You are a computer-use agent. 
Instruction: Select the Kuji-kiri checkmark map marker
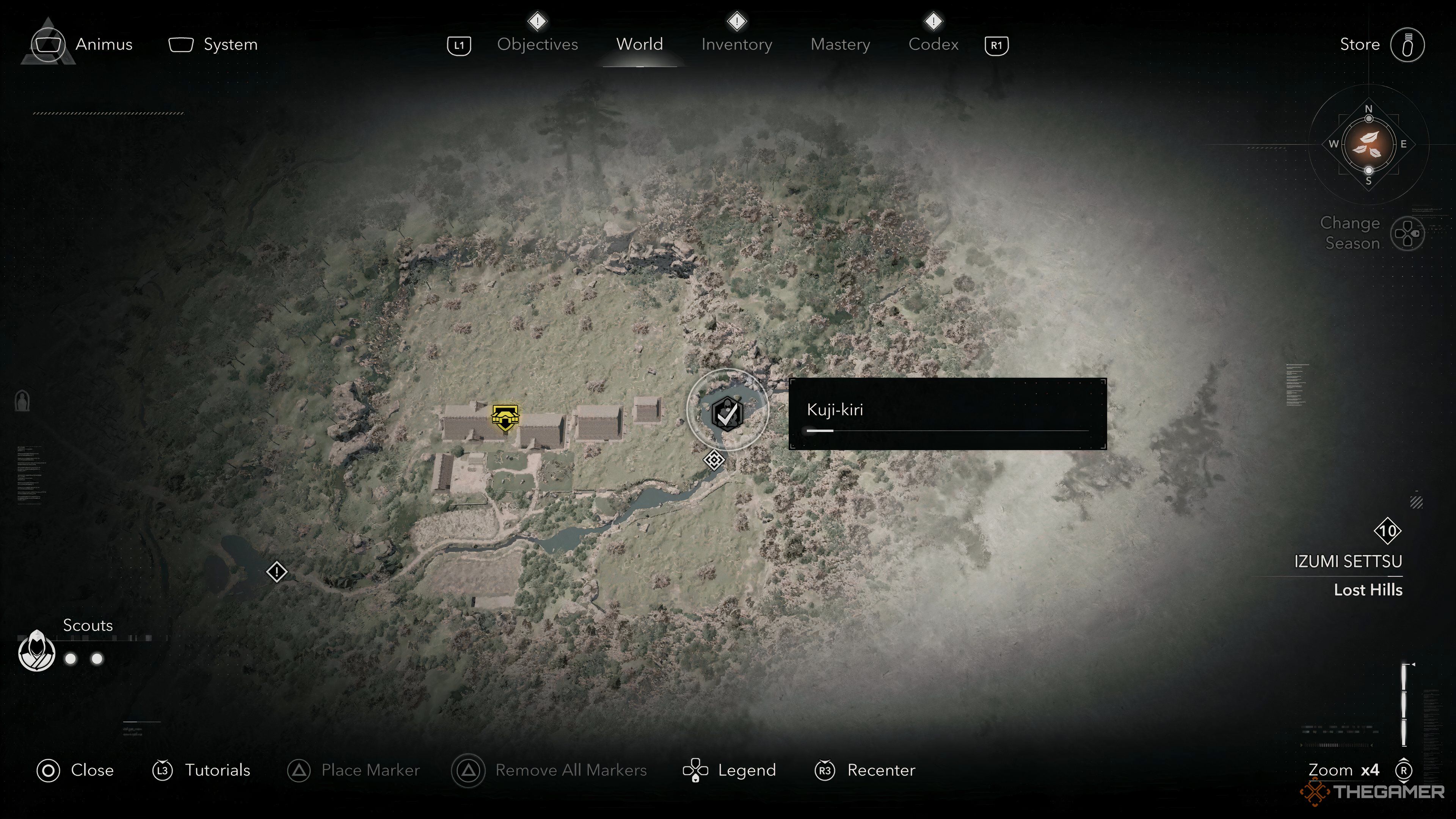(728, 413)
